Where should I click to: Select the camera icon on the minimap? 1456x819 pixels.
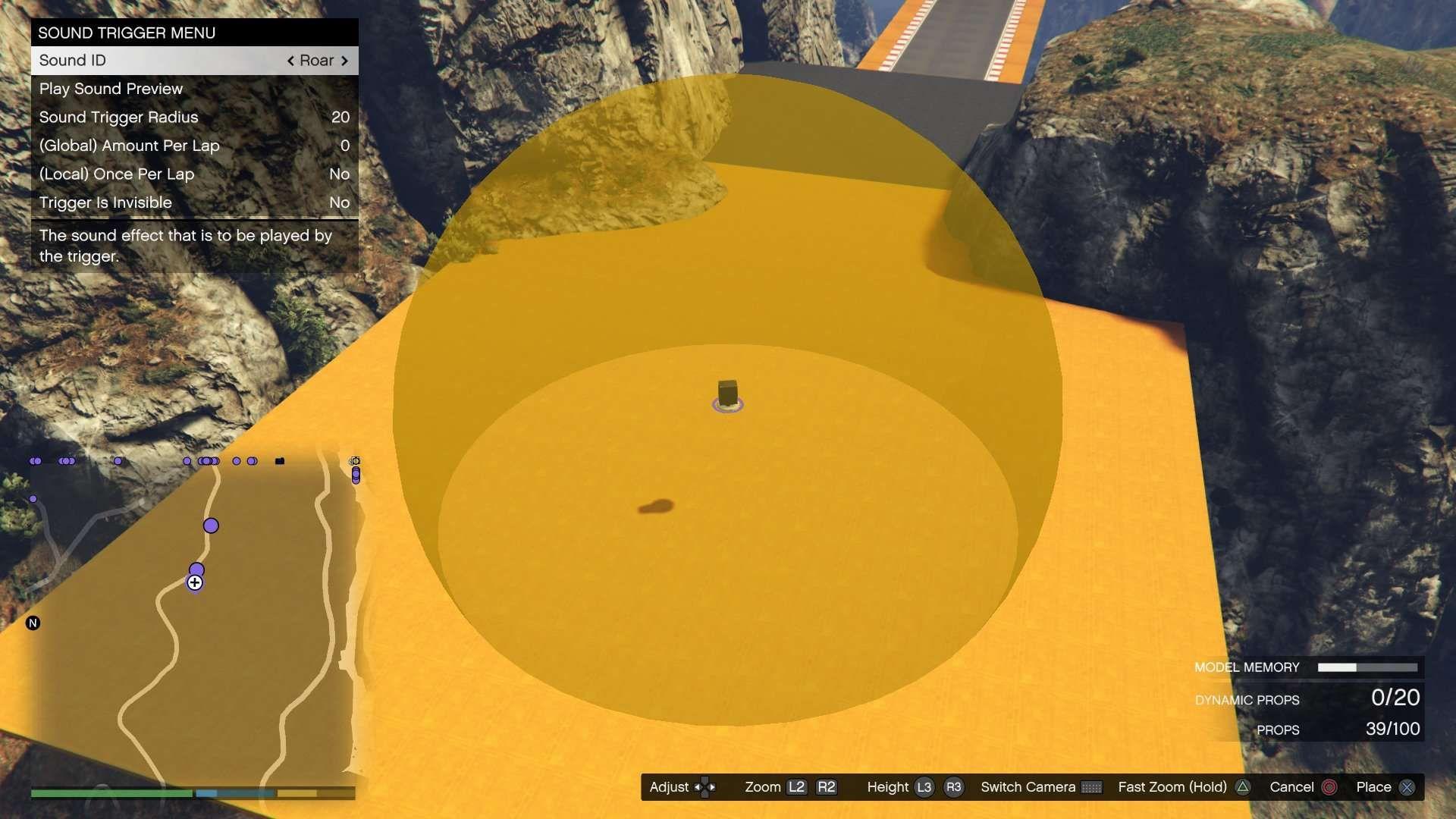click(355, 460)
